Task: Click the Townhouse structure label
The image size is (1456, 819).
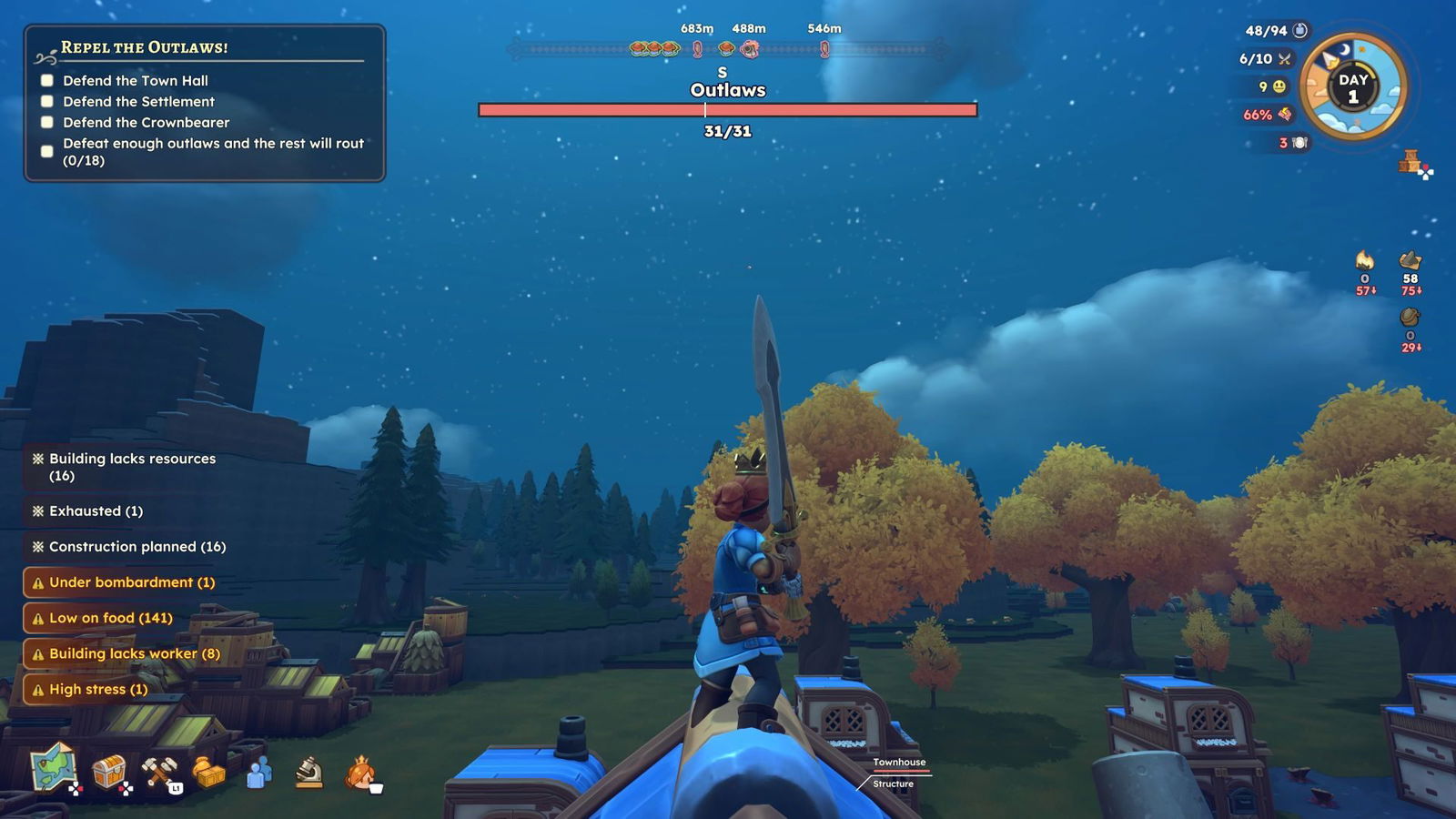Action: (899, 763)
